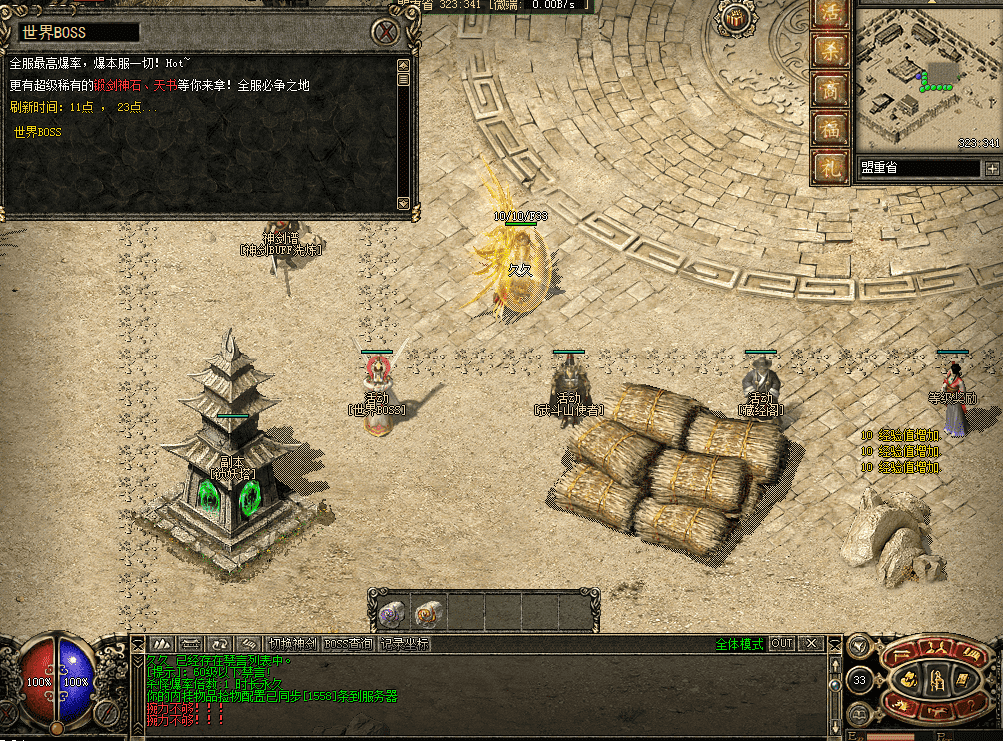
Task: Activate the 记录坐标 button
Action: tap(404, 644)
